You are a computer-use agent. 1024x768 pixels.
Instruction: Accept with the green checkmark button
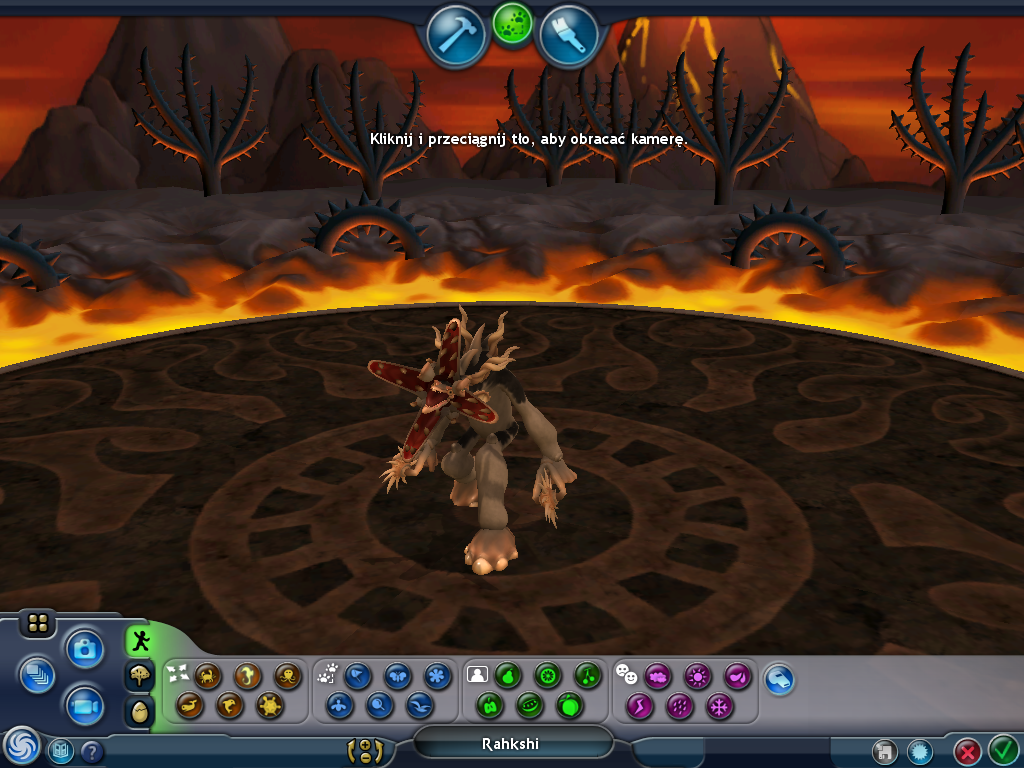pos(1003,749)
